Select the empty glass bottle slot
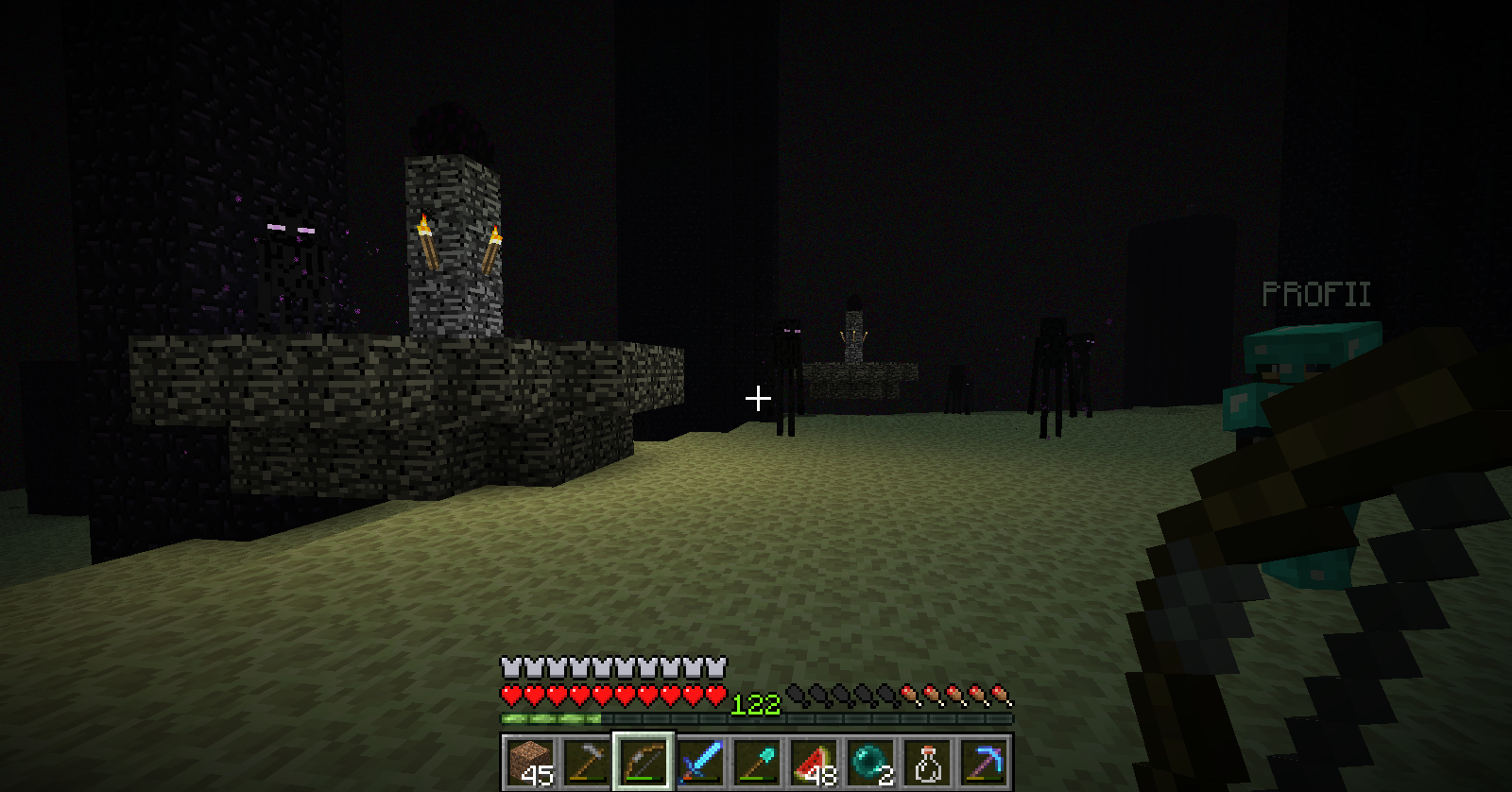1512x792 pixels. pyautogui.click(x=927, y=762)
